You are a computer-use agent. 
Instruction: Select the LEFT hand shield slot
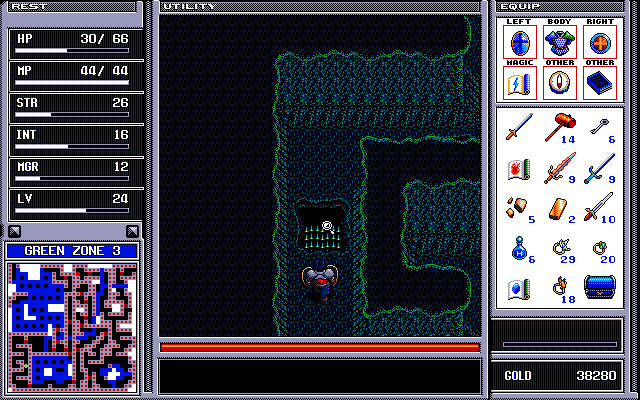coord(520,43)
